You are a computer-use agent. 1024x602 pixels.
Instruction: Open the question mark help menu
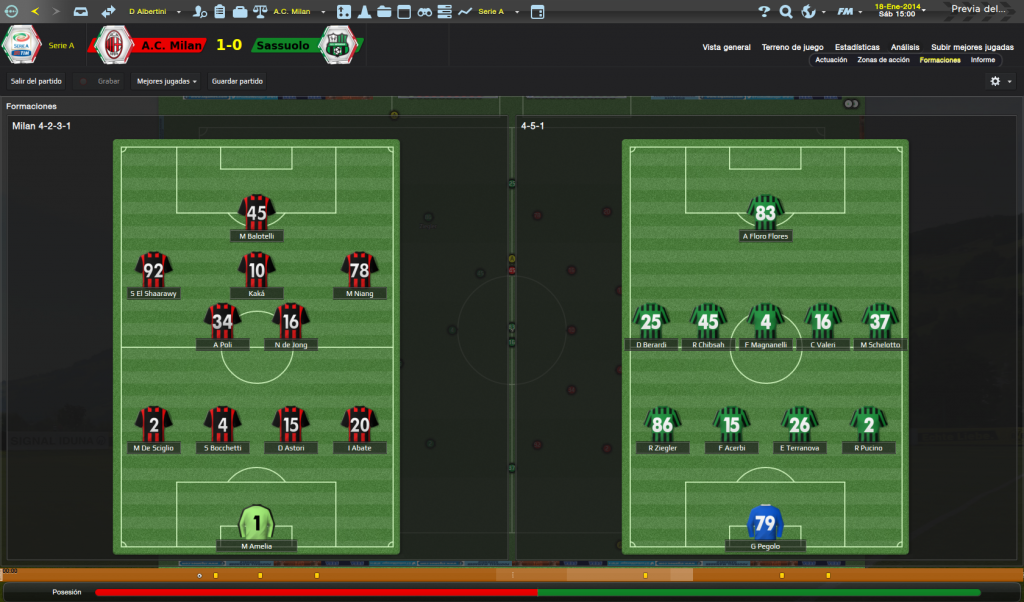(765, 12)
